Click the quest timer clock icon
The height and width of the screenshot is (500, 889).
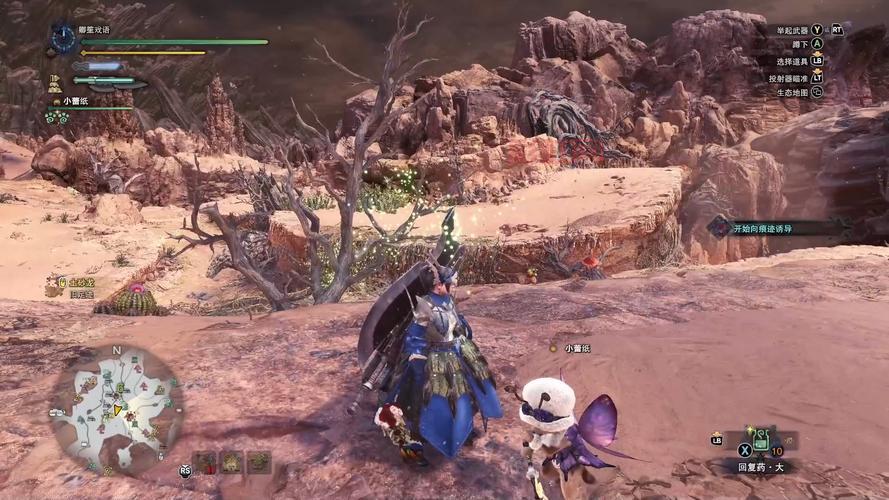tap(64, 39)
